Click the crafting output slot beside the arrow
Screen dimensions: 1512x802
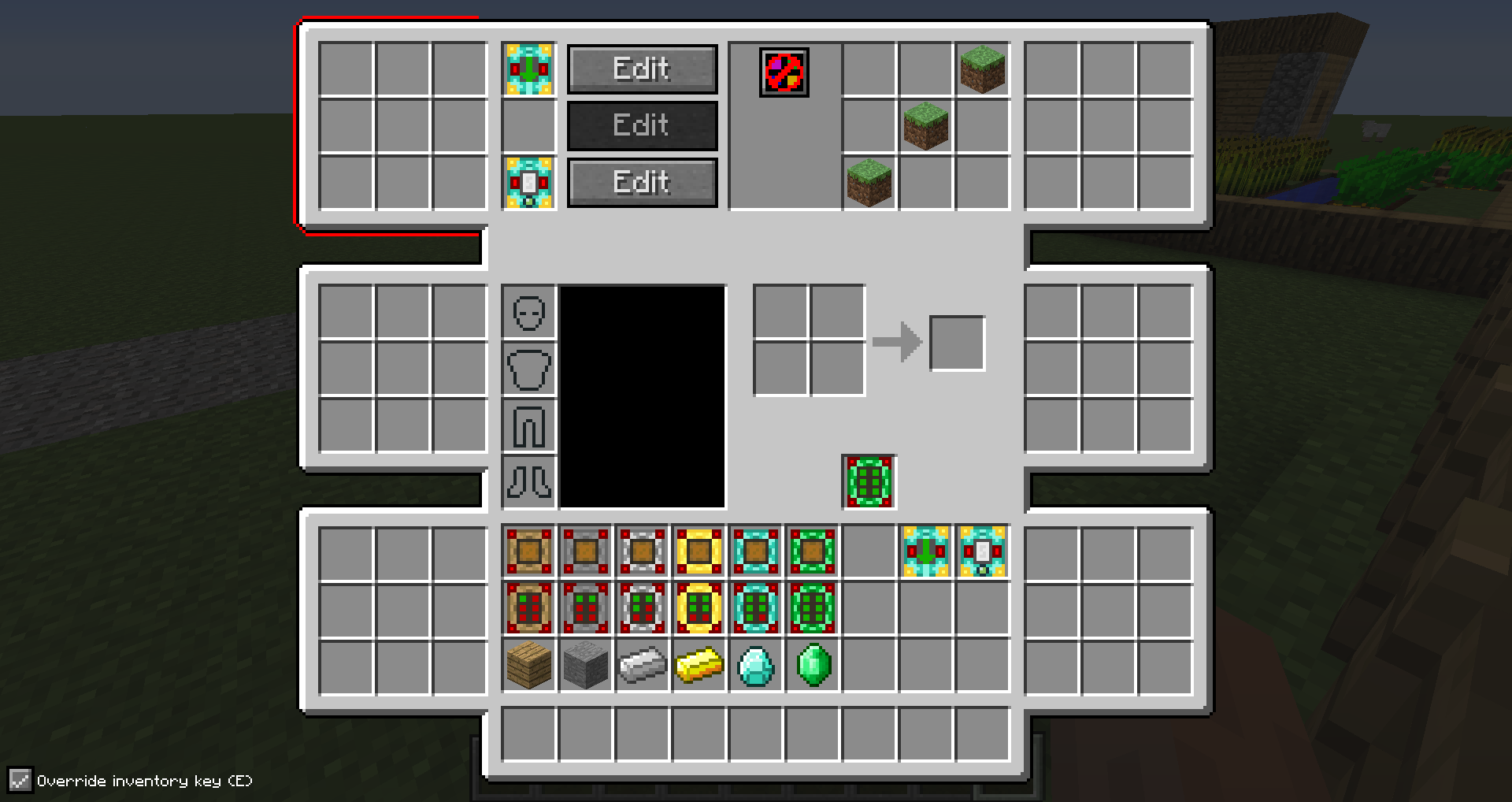click(x=958, y=341)
